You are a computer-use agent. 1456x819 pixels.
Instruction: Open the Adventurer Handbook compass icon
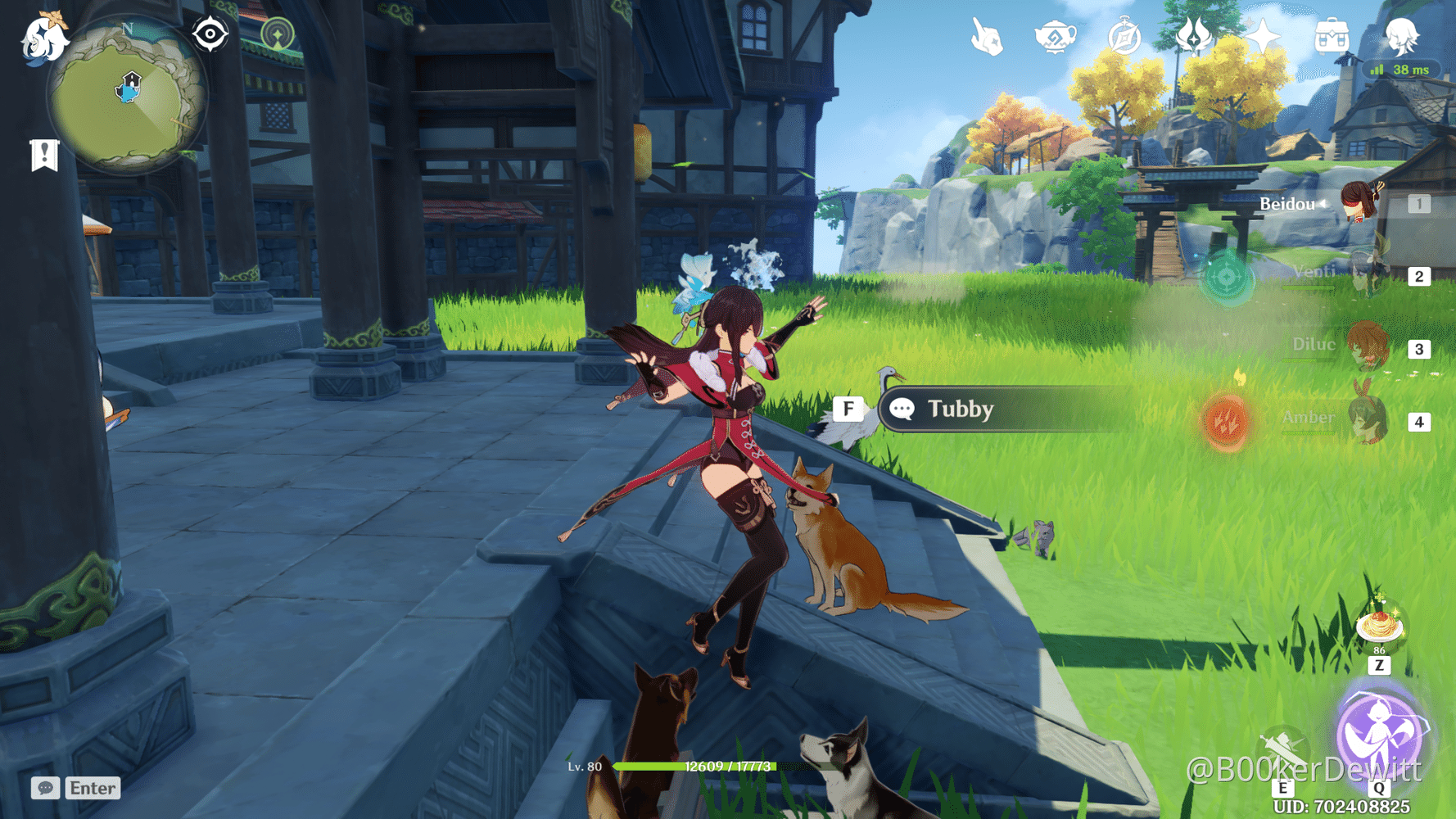[1123, 35]
